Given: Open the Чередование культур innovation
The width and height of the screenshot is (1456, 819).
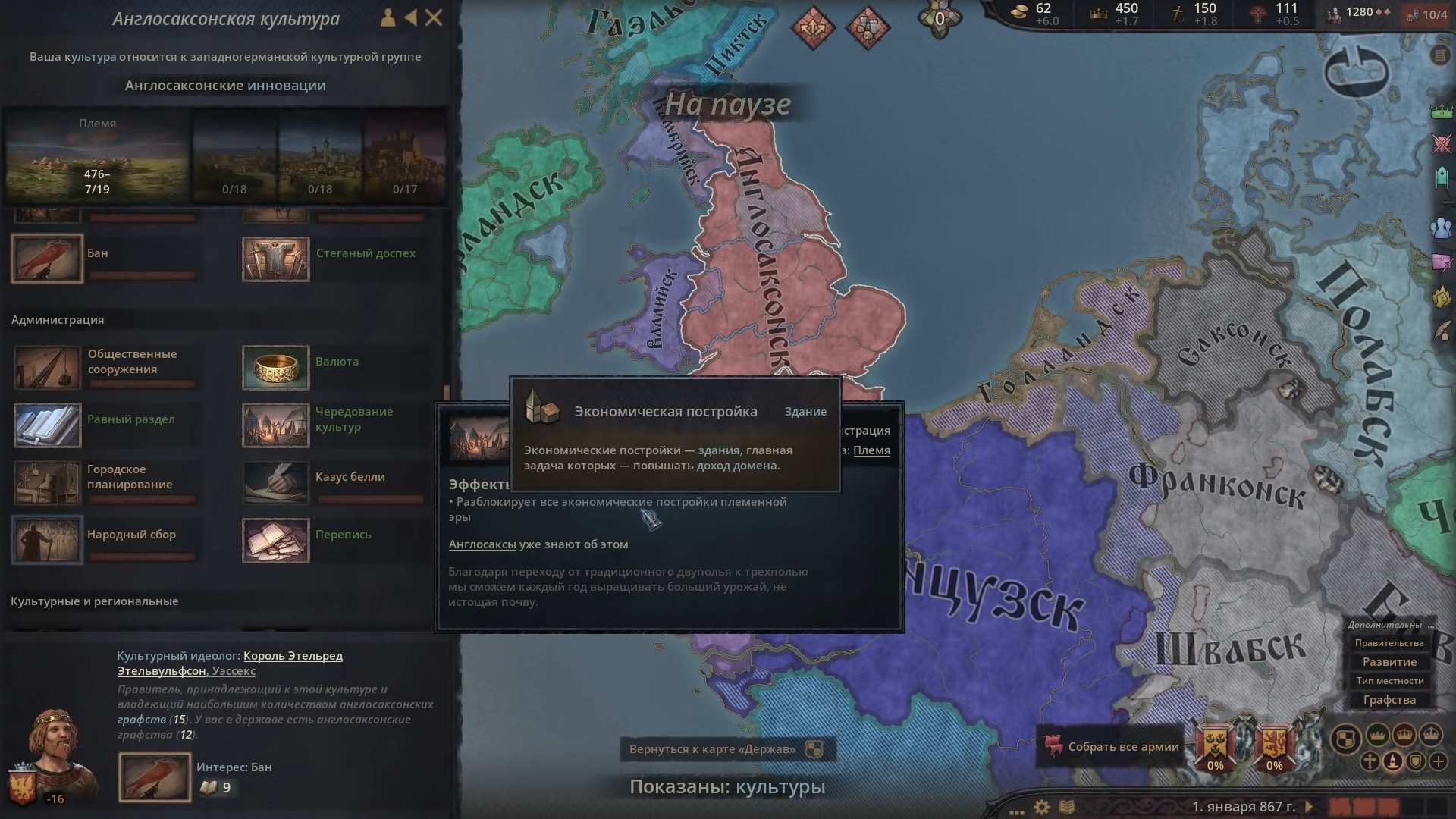Looking at the screenshot, I should pyautogui.click(x=276, y=425).
